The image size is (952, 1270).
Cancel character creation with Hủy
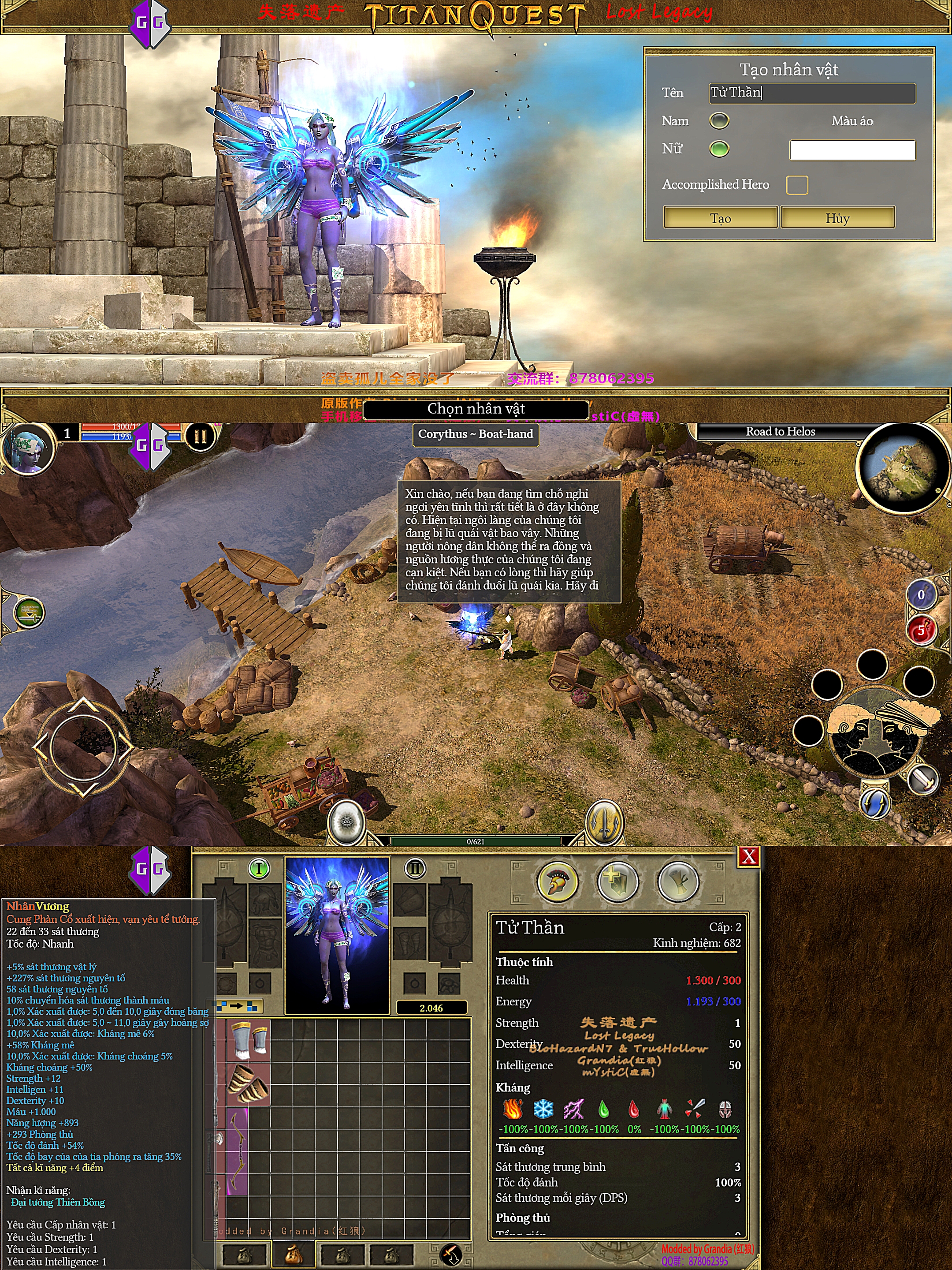pyautogui.click(x=837, y=218)
